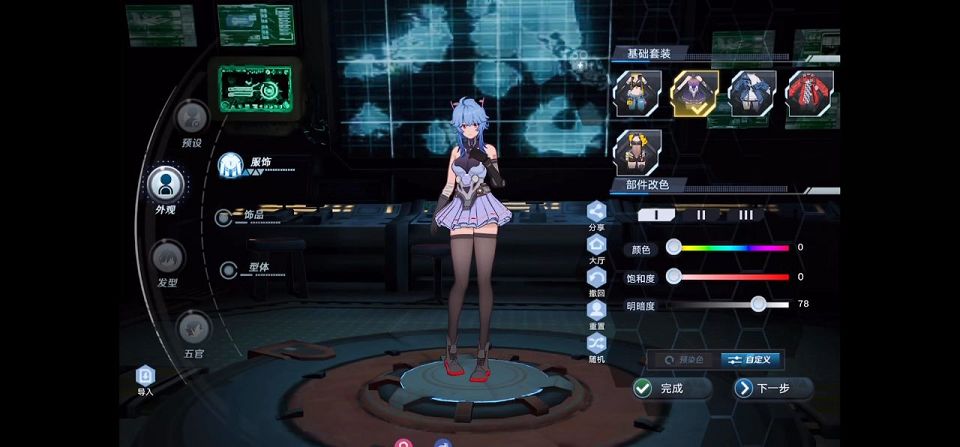
Task: Click the 随机 randomize icon
Action: pyautogui.click(x=597, y=344)
